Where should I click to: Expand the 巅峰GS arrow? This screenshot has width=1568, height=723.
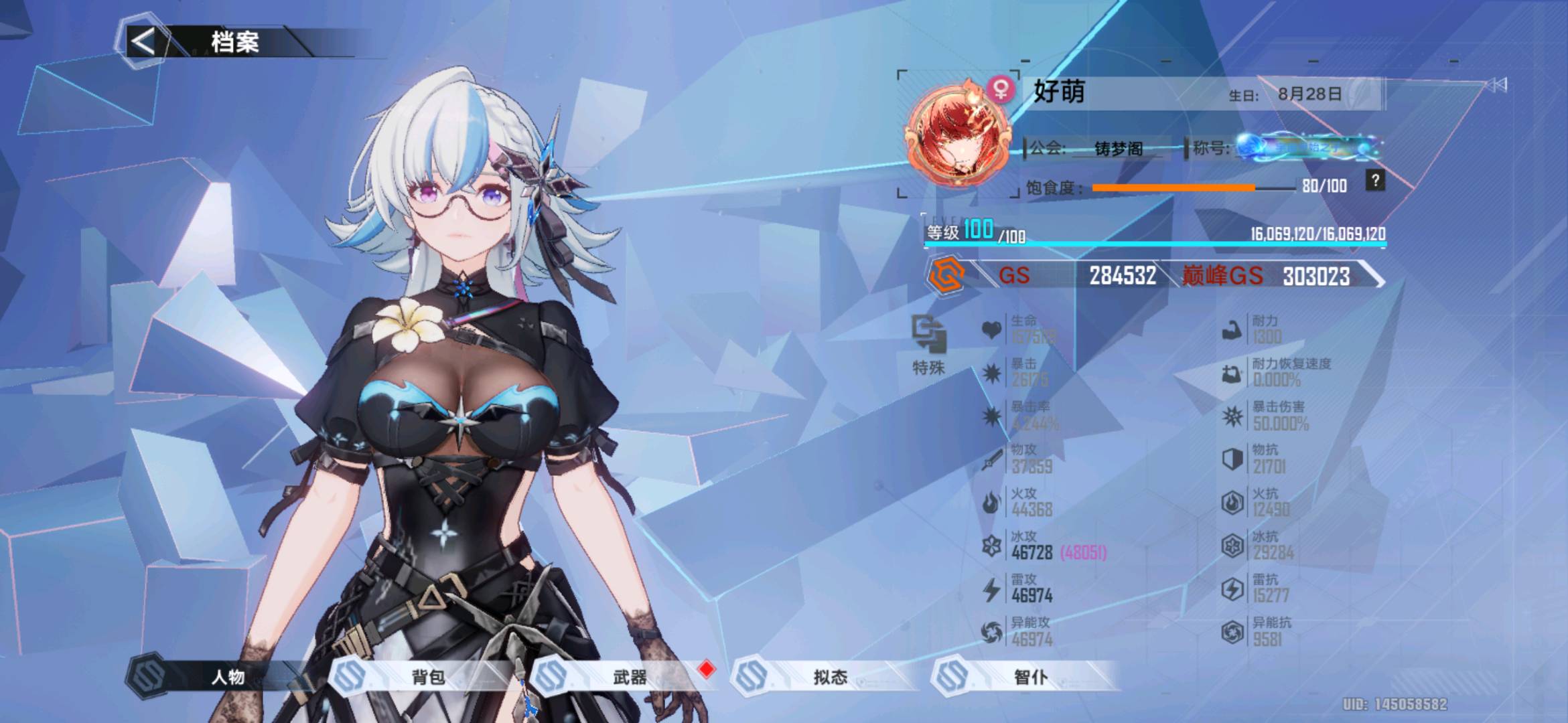[x=1374, y=276]
